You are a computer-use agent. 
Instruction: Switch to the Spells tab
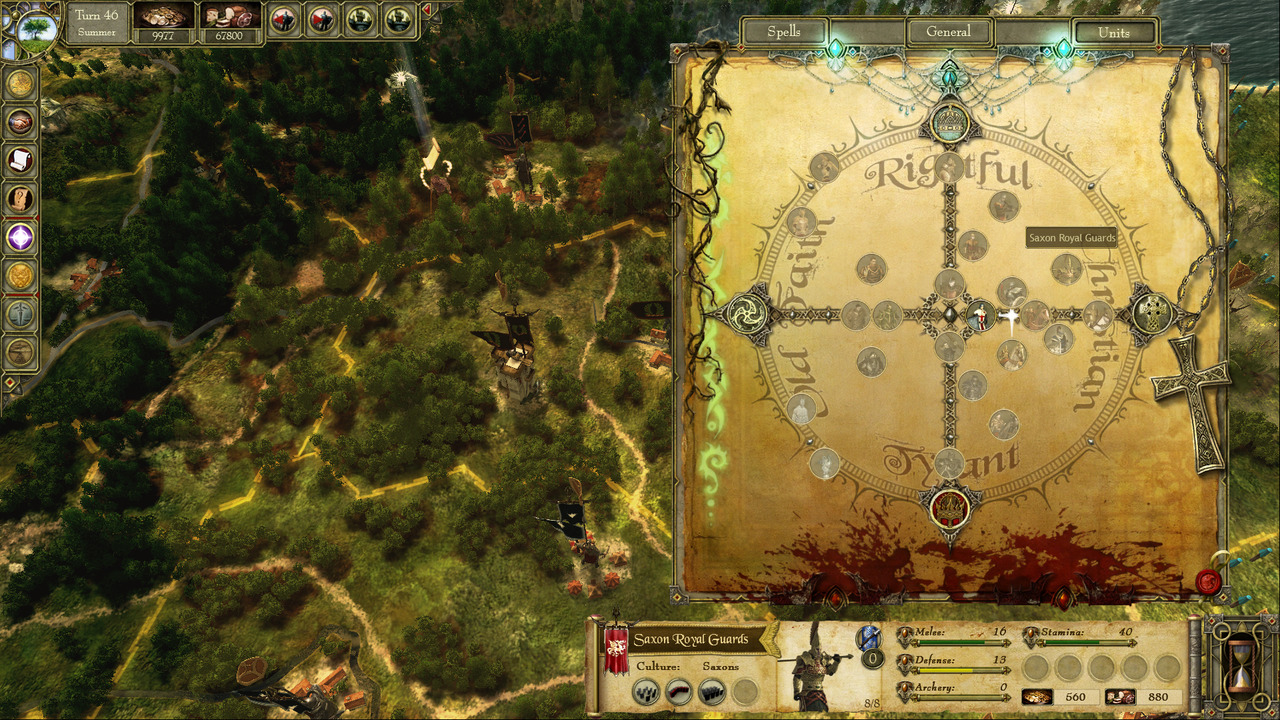[784, 32]
